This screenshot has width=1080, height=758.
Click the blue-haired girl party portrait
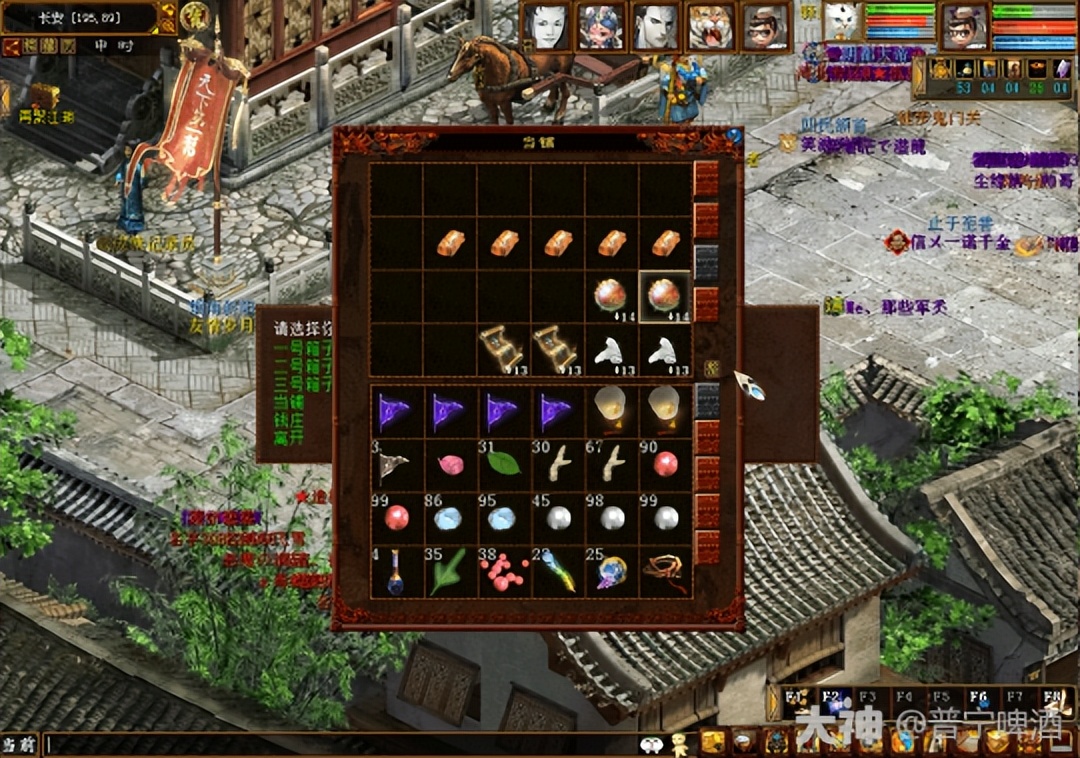602,28
